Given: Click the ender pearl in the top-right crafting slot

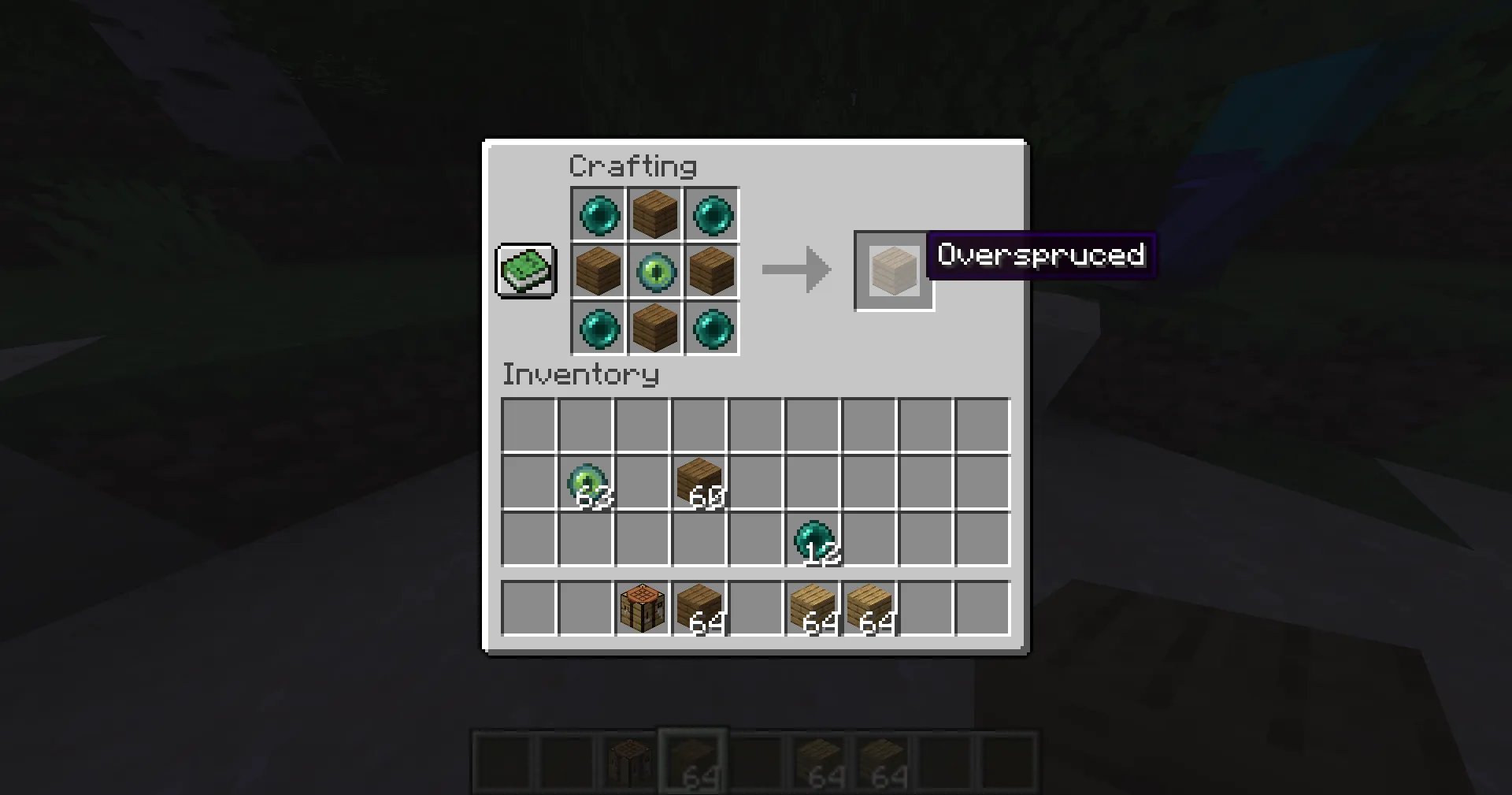Looking at the screenshot, I should (711, 214).
